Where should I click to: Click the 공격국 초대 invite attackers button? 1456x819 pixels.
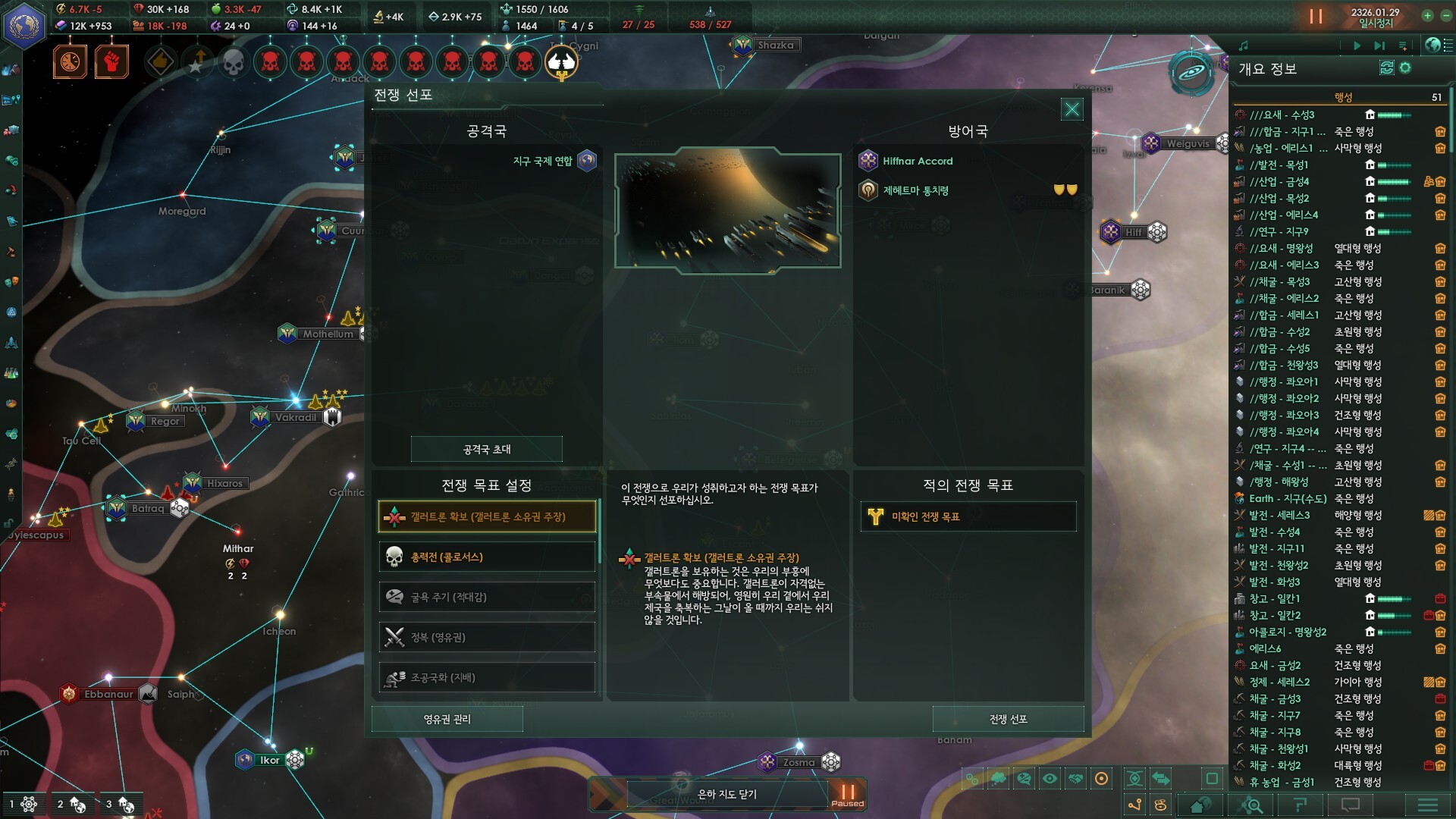[486, 449]
